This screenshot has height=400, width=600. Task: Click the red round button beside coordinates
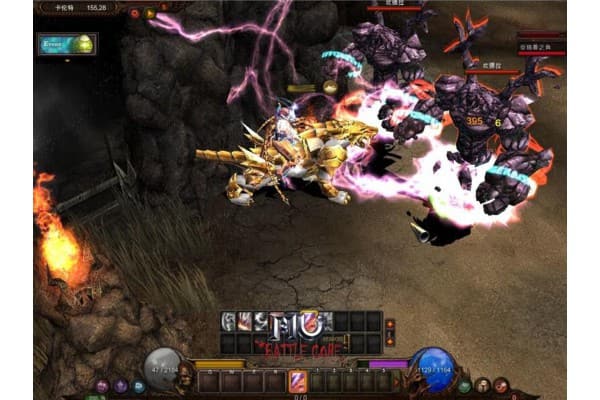pos(135,13)
